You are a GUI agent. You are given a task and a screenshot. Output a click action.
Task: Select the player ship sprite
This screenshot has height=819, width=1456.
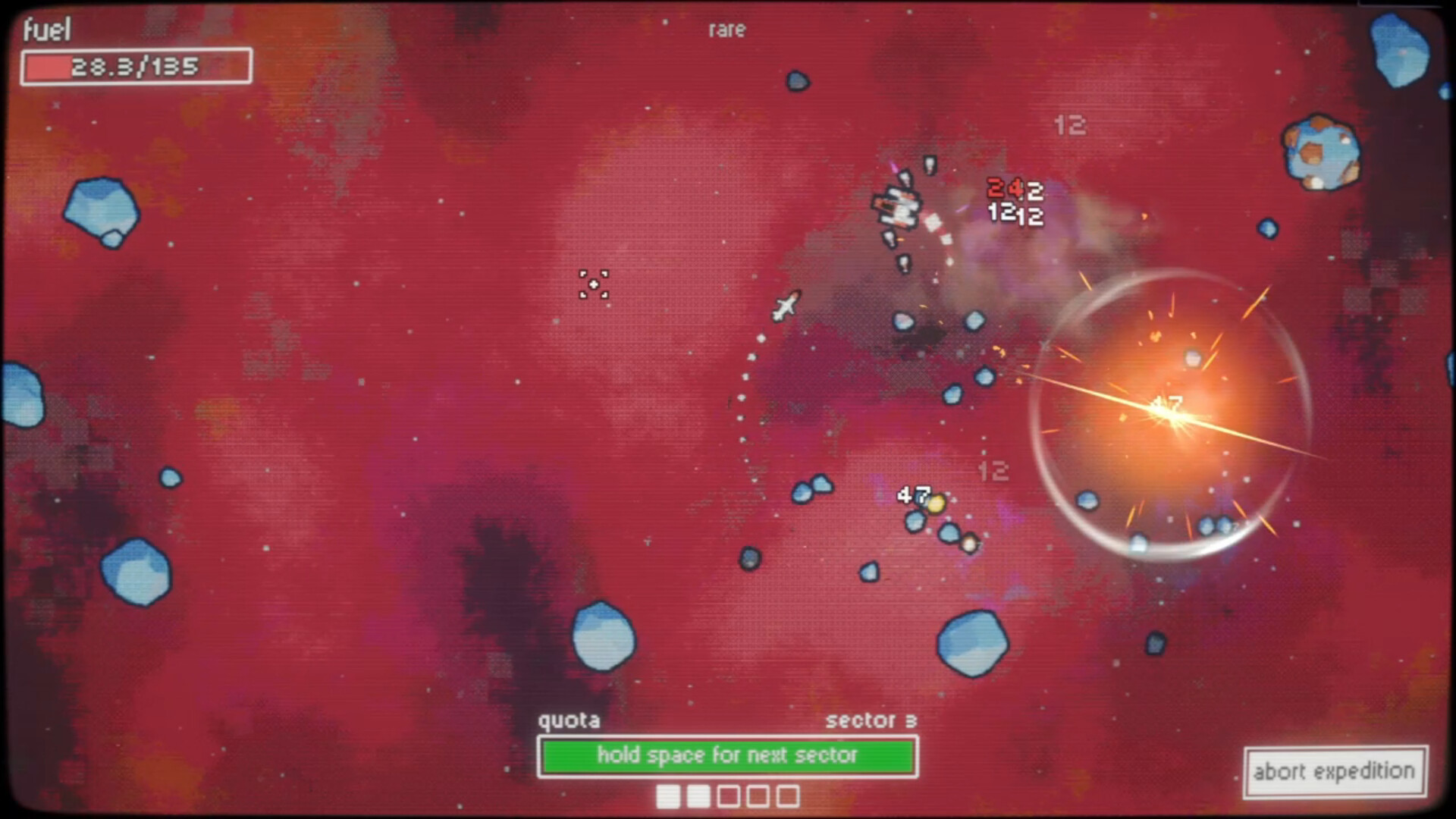point(785,306)
